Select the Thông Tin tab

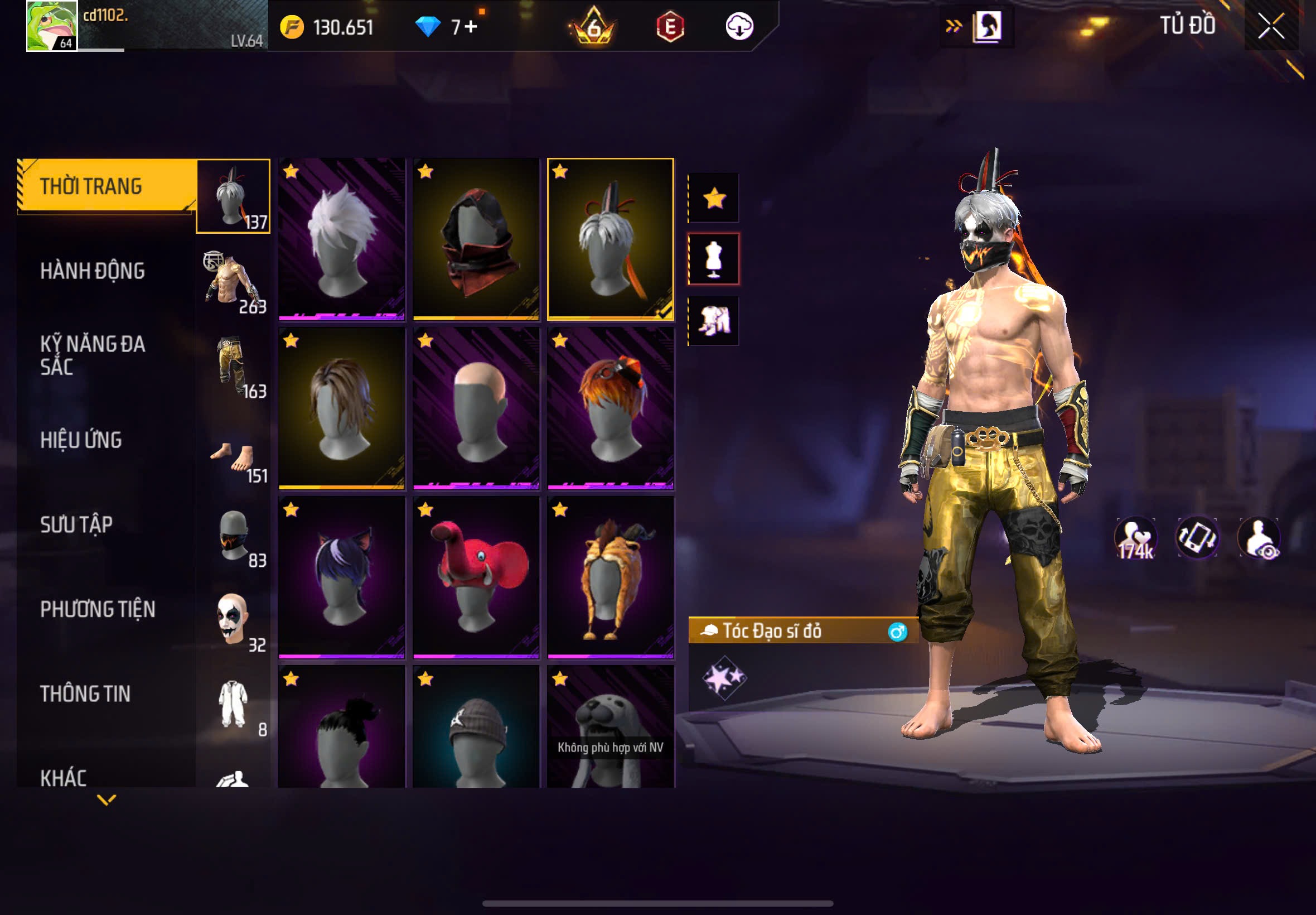pos(85,694)
